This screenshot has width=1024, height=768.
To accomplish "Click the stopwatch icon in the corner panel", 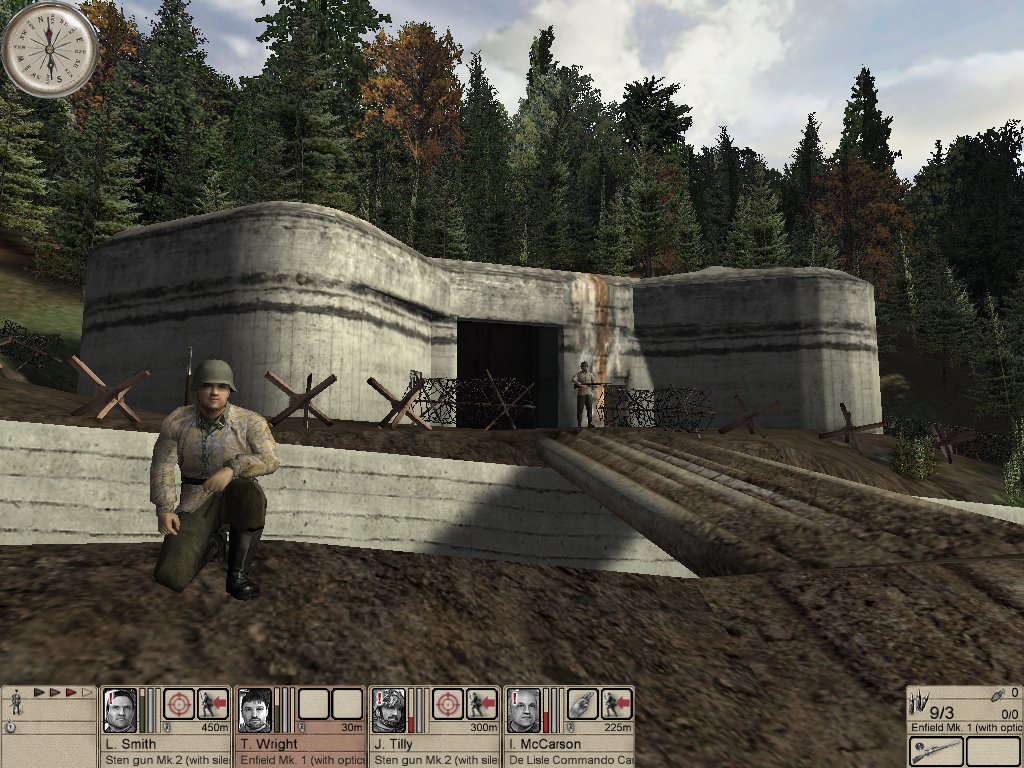I will (10, 727).
